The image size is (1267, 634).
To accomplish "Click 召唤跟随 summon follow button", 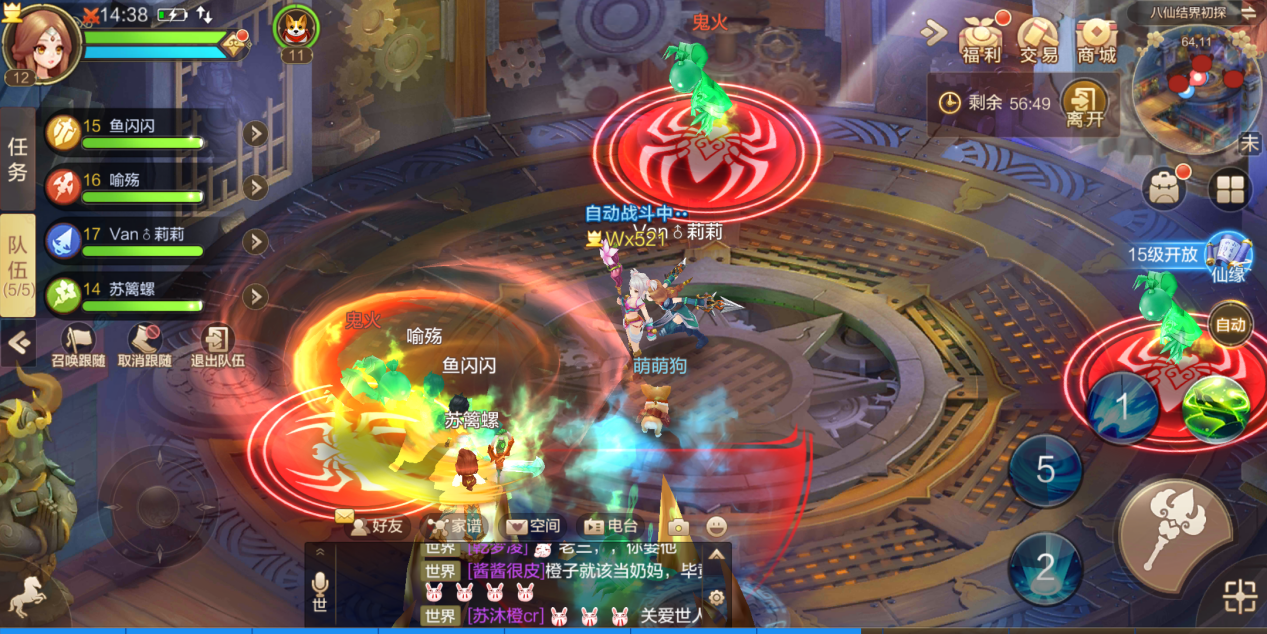I will coord(78,346).
